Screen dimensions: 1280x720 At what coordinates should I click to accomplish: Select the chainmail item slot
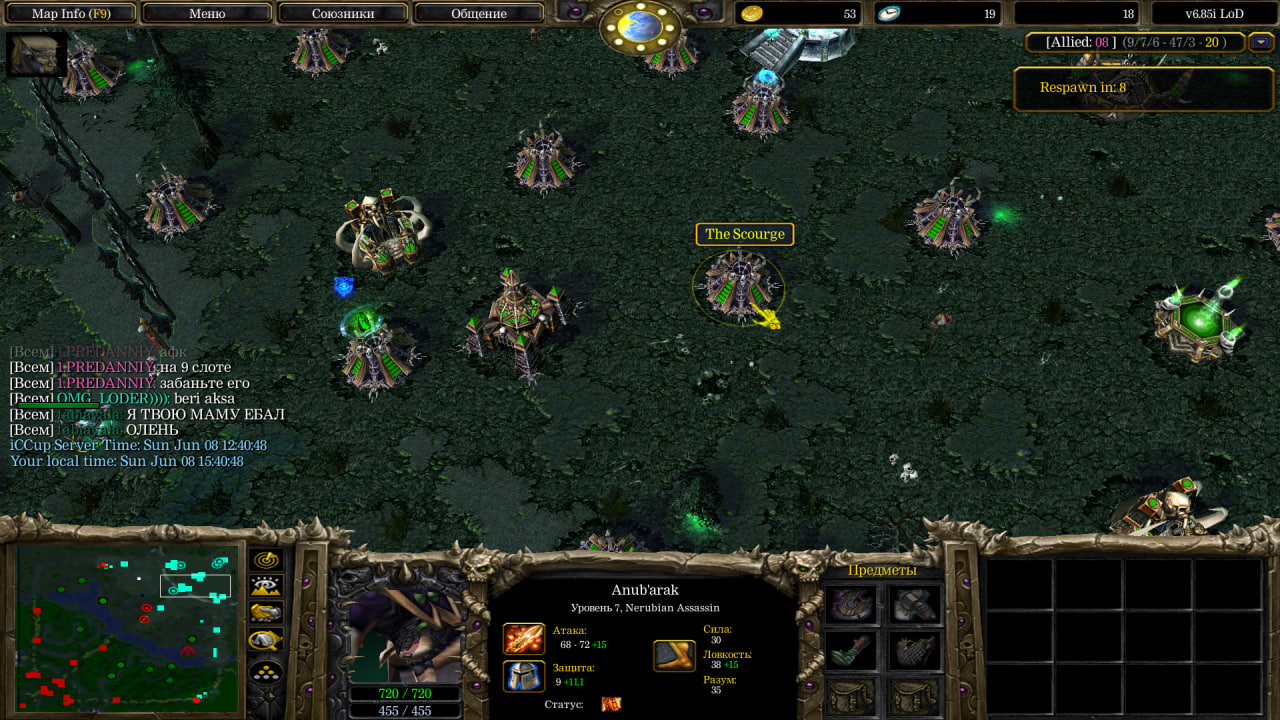(914, 650)
